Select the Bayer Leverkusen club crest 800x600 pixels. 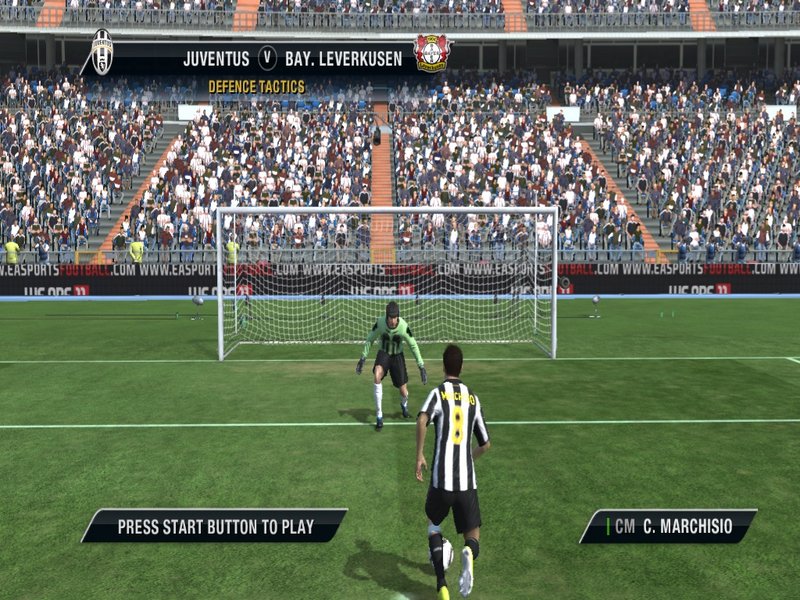point(432,53)
